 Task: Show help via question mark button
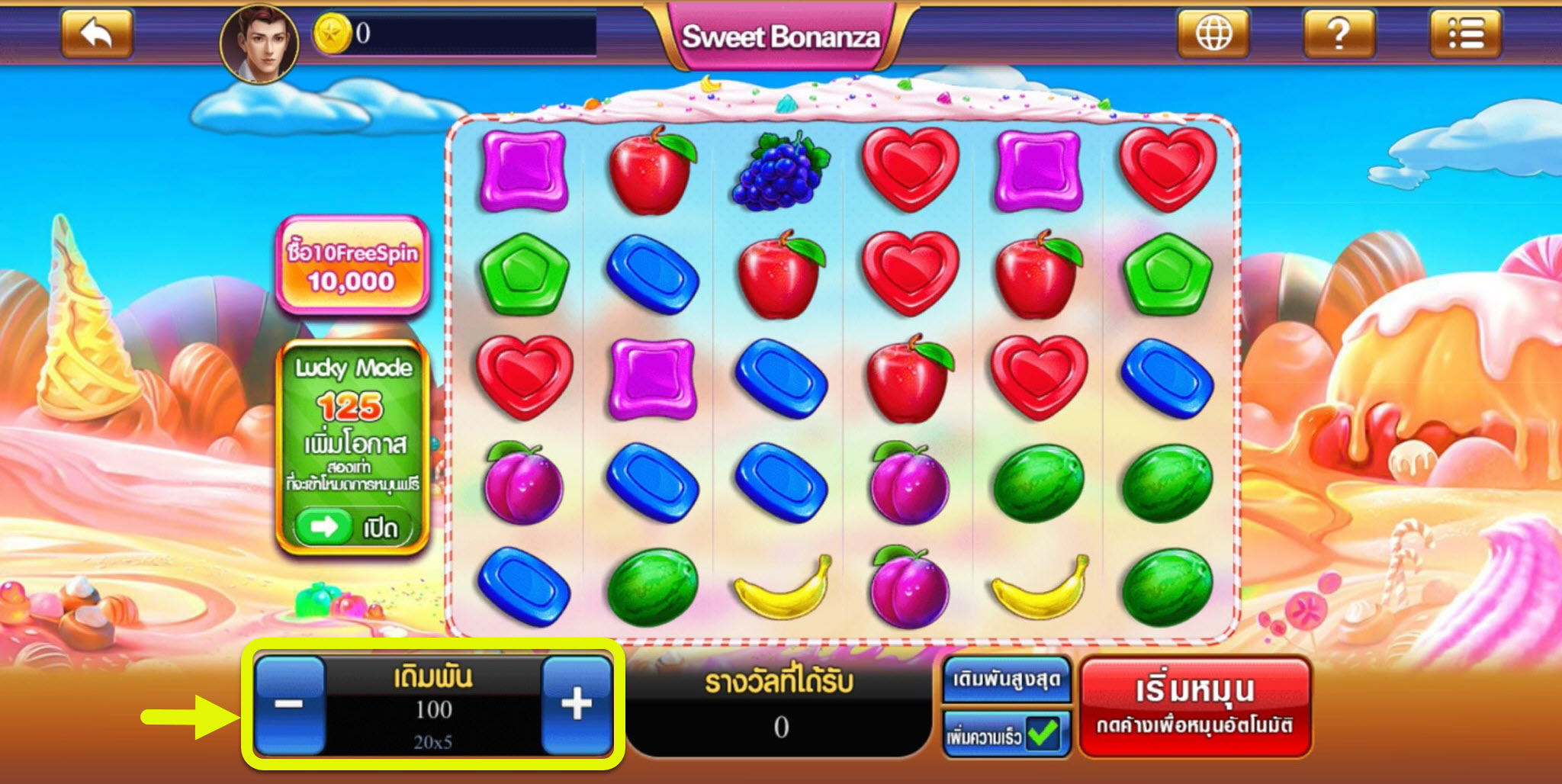[1339, 34]
